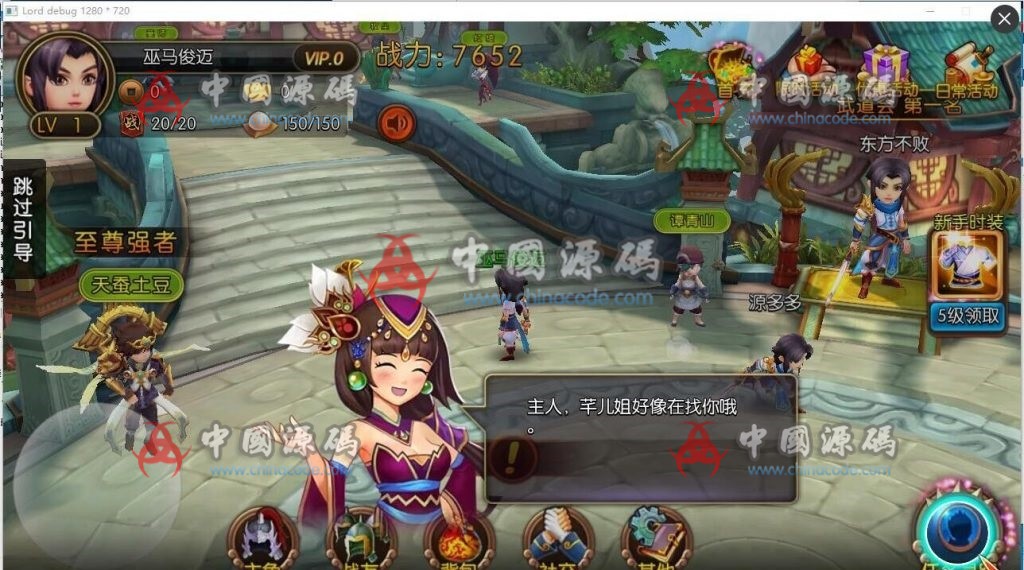
Task: Open the 背包 bag inventory
Action: click(460, 540)
